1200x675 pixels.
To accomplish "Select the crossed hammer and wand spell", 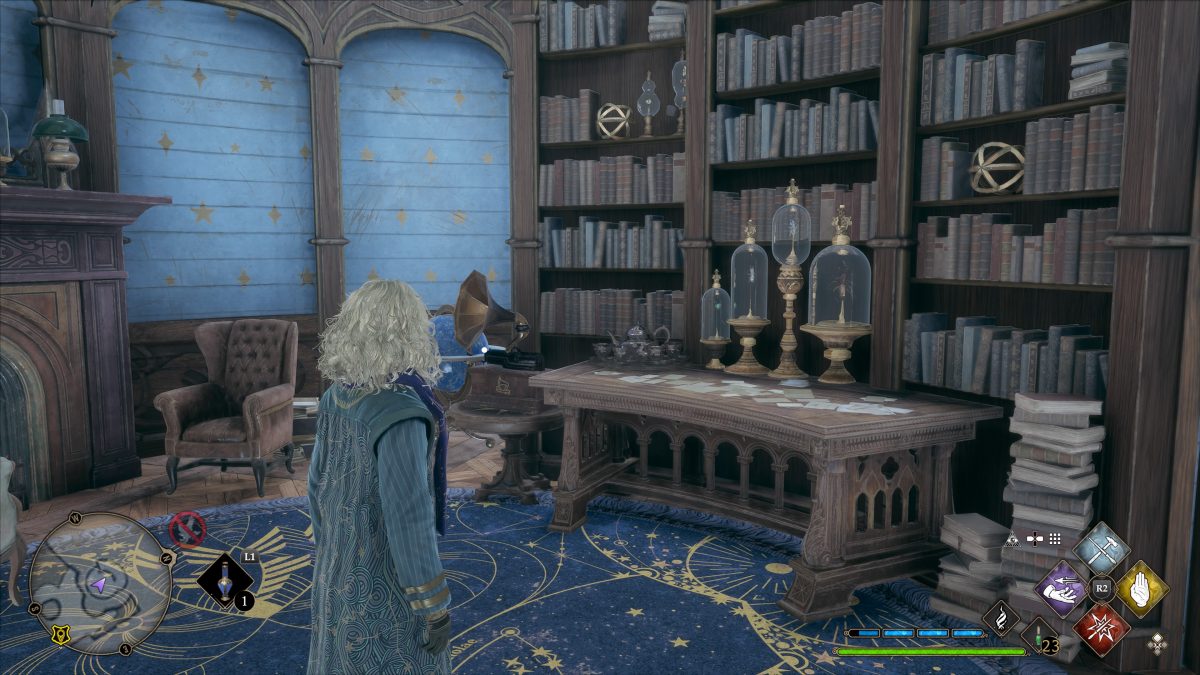I will (1101, 549).
